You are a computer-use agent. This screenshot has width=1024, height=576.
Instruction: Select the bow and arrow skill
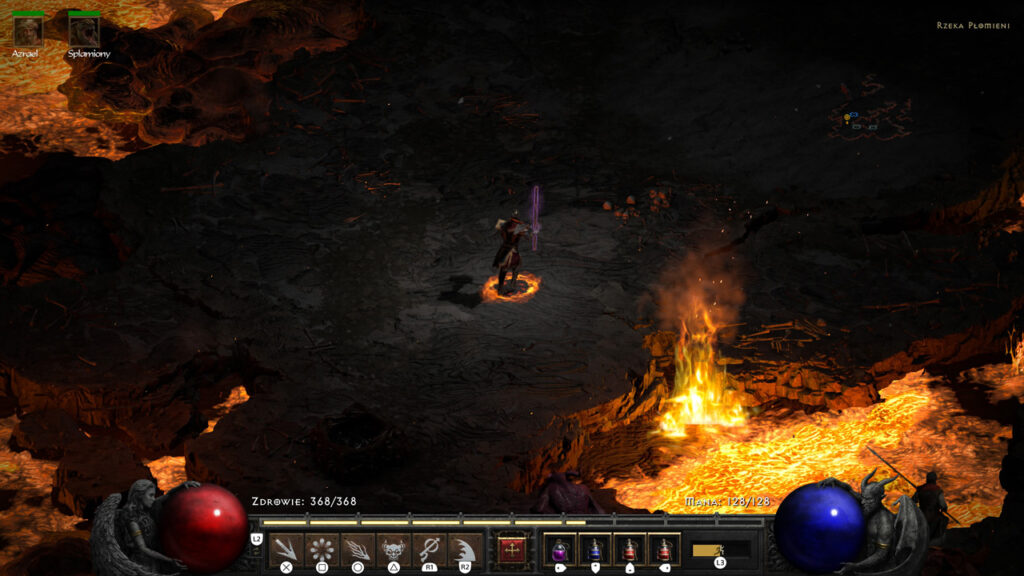click(429, 549)
